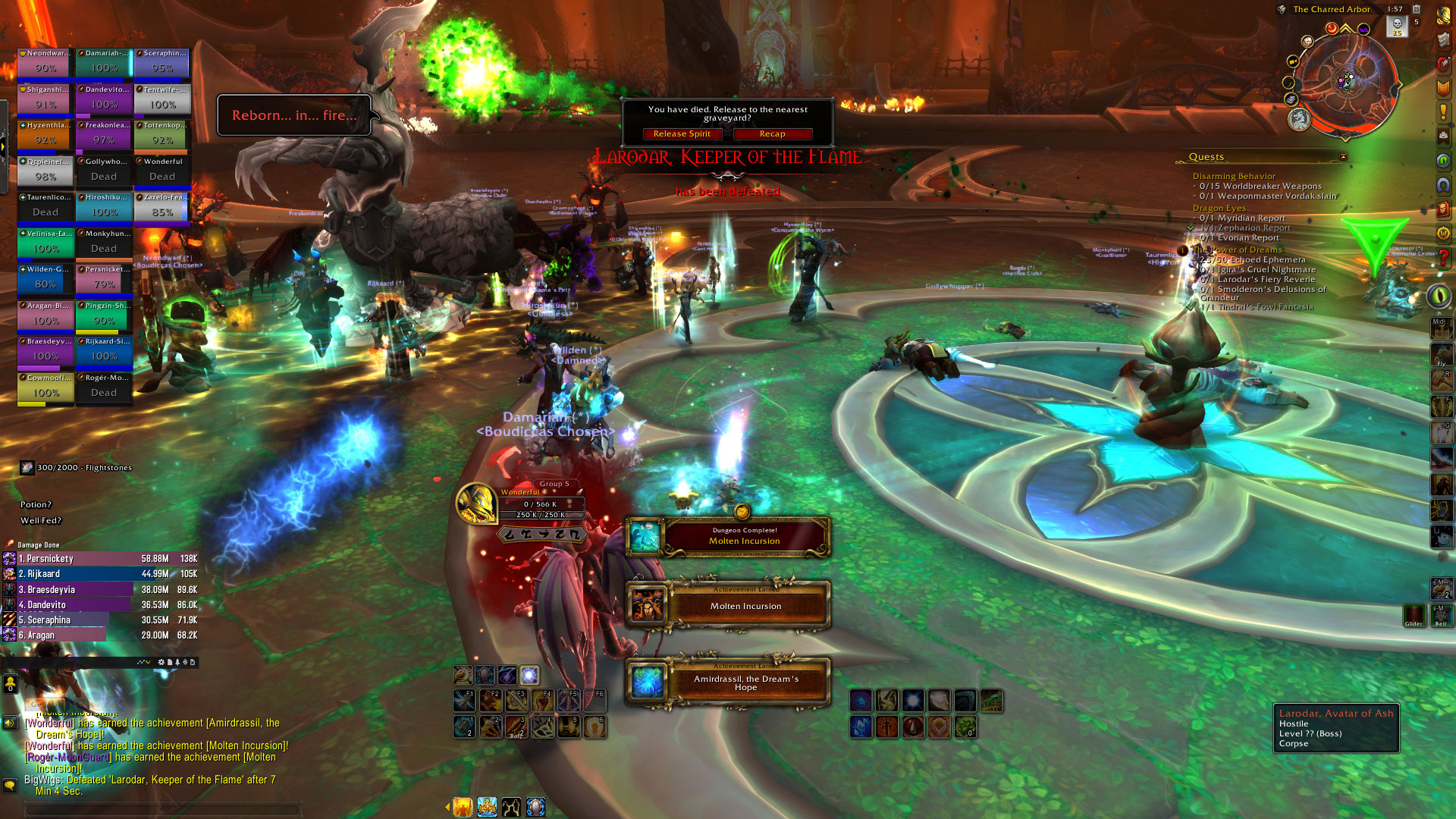Click the Dungeon Complete Molten Incursion banner

tap(744, 536)
